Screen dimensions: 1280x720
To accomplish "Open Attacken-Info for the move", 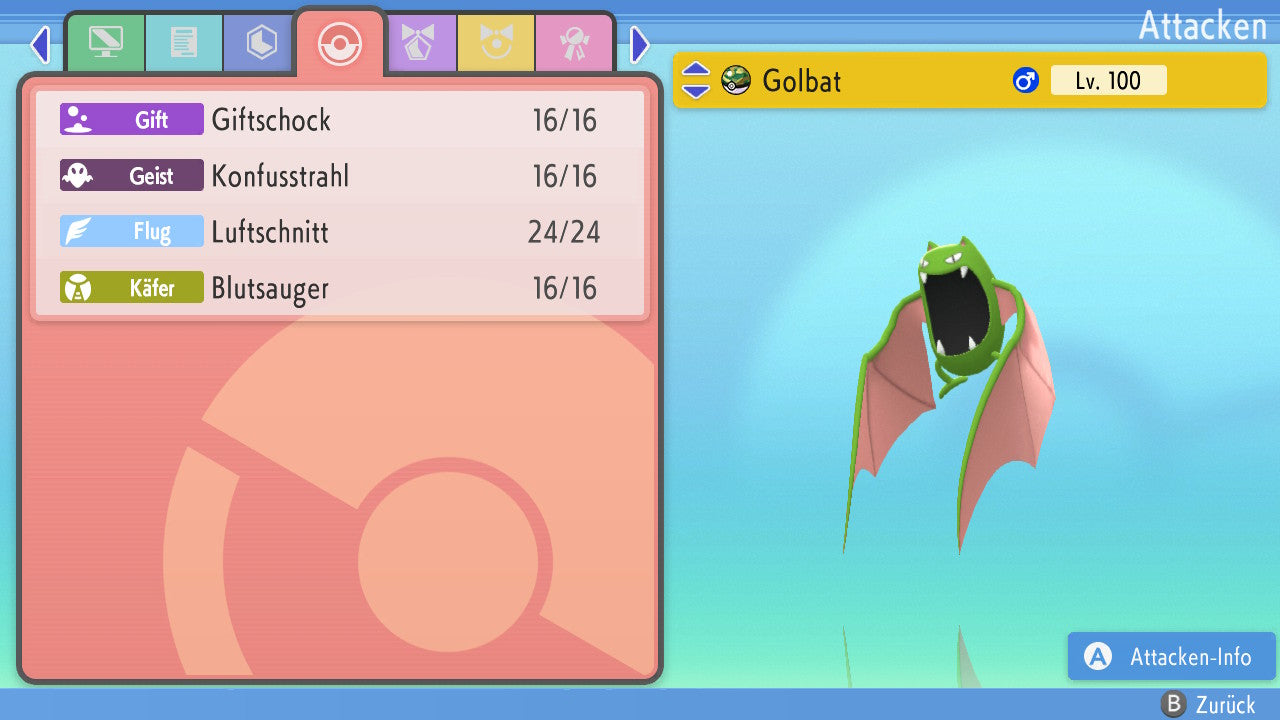I will (1171, 656).
